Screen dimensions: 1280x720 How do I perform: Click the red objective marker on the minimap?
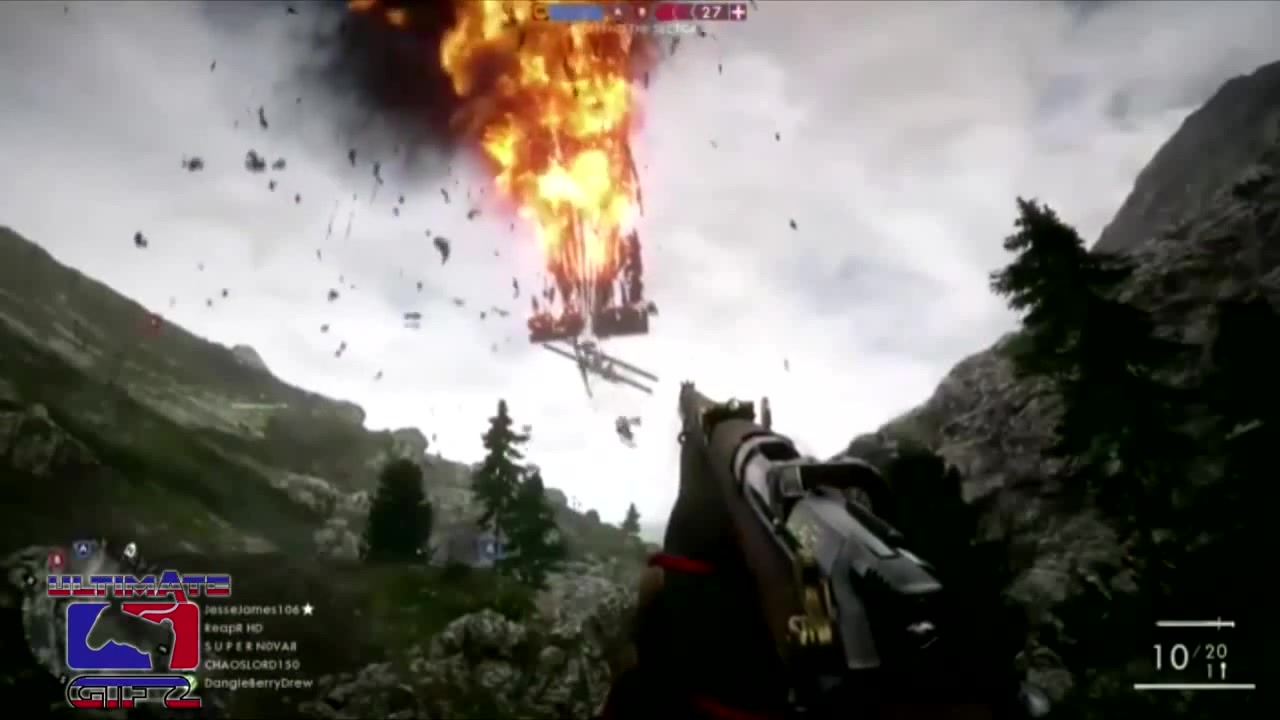pyautogui.click(x=56, y=558)
